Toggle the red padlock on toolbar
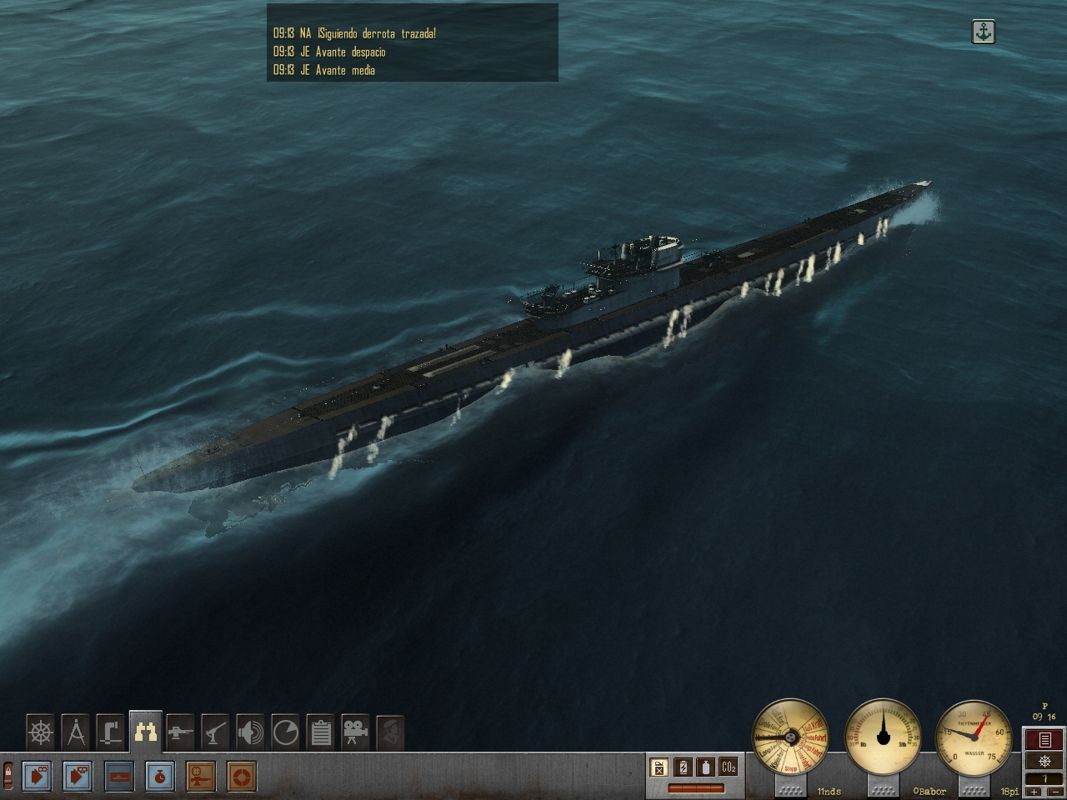 click(x=8, y=775)
